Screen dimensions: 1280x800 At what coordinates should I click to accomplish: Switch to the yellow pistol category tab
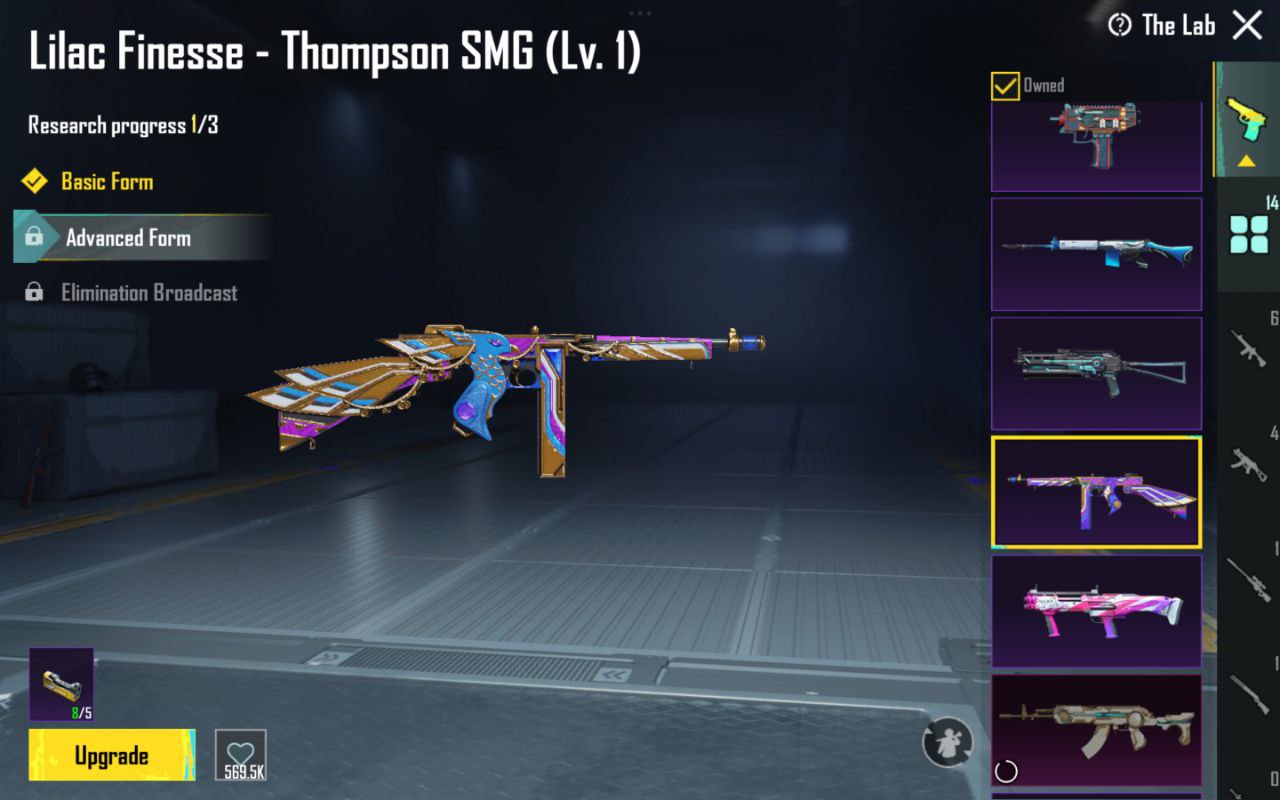[x=1246, y=120]
